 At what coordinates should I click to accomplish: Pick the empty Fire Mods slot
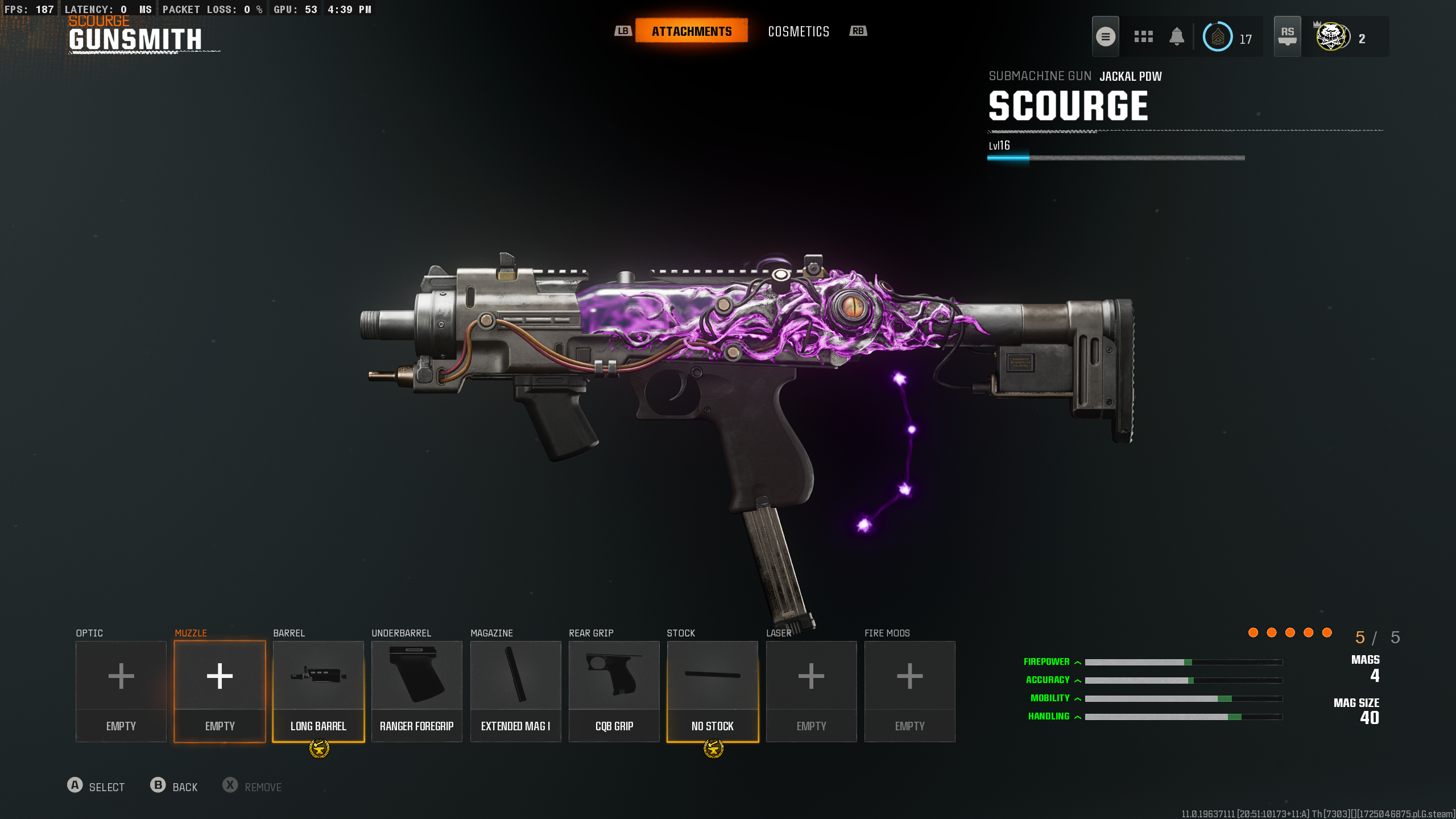click(909, 690)
